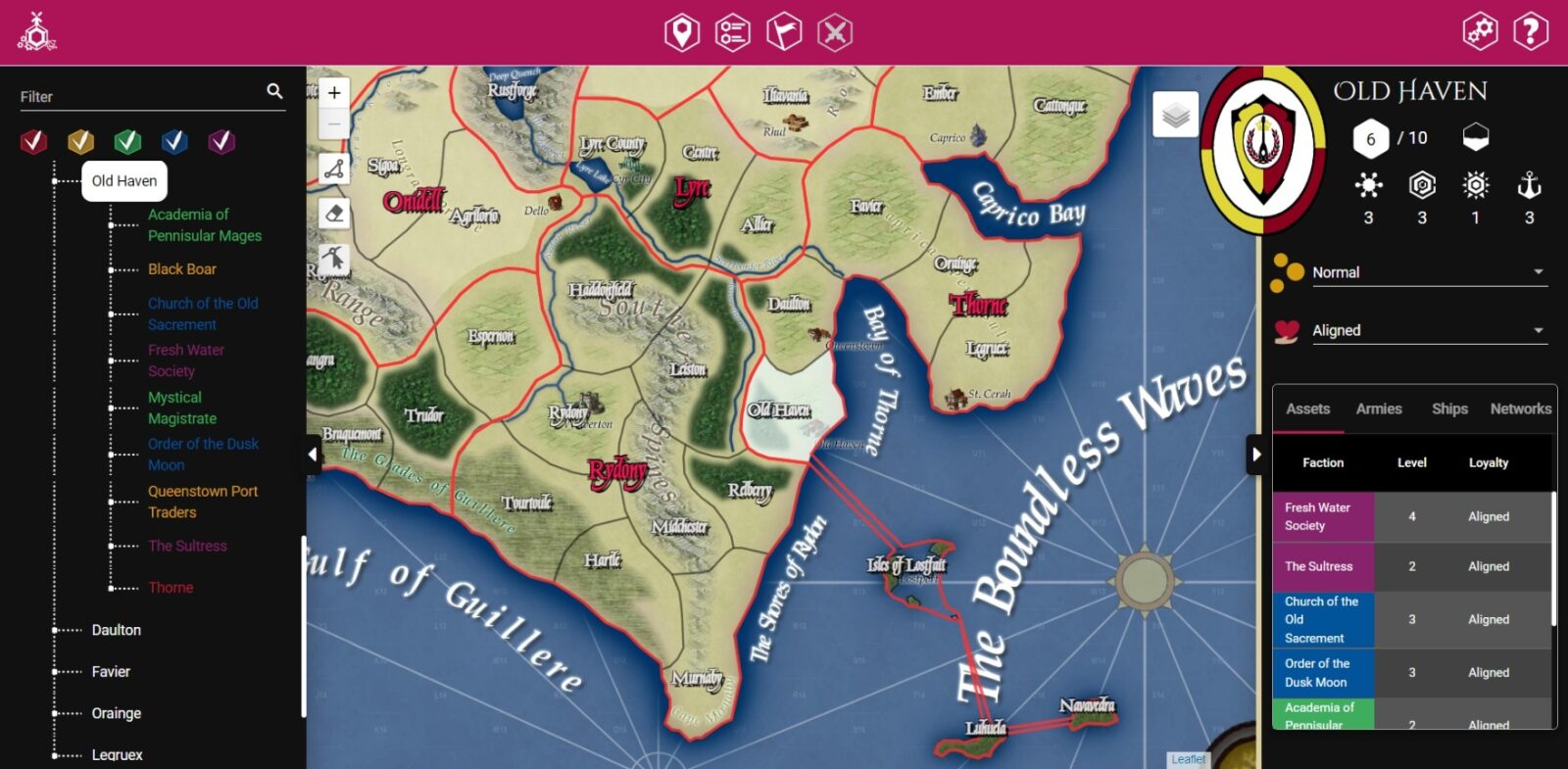
Task: Click the measurement triangle tool on the map
Action: (x=333, y=168)
